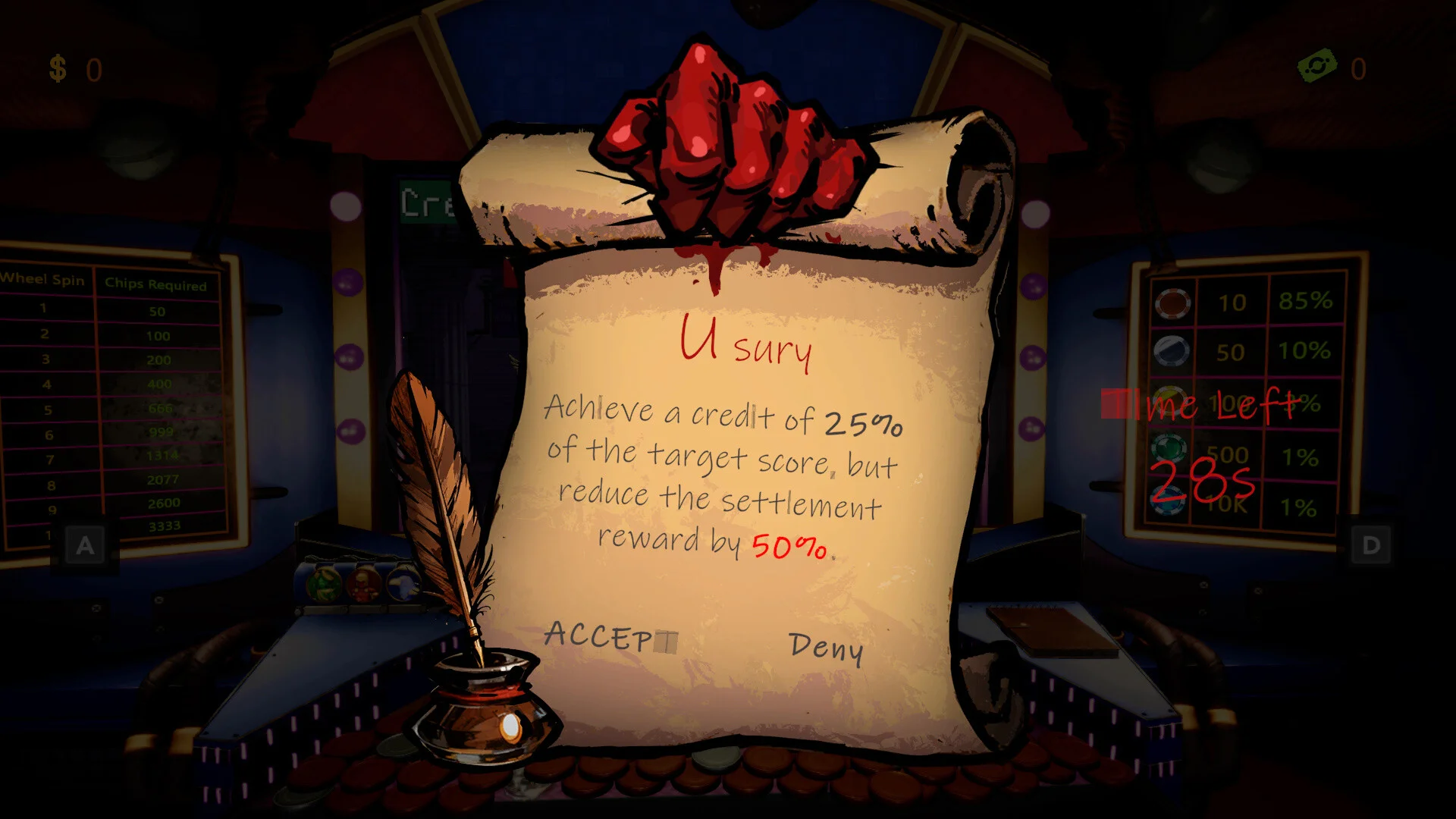Screen dimensions: 1456x819
Task: Accept the Usury contract
Action: [x=609, y=636]
